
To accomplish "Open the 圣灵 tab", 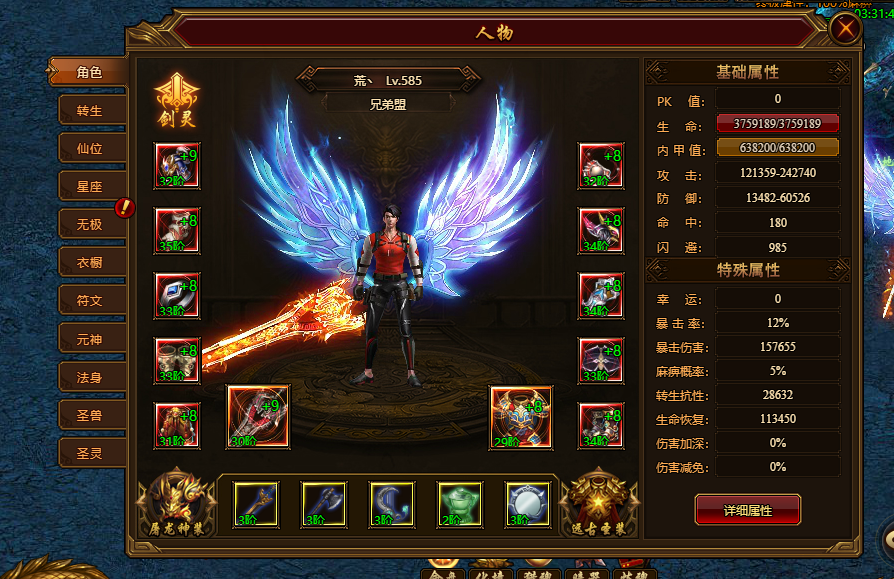I will [x=89, y=453].
